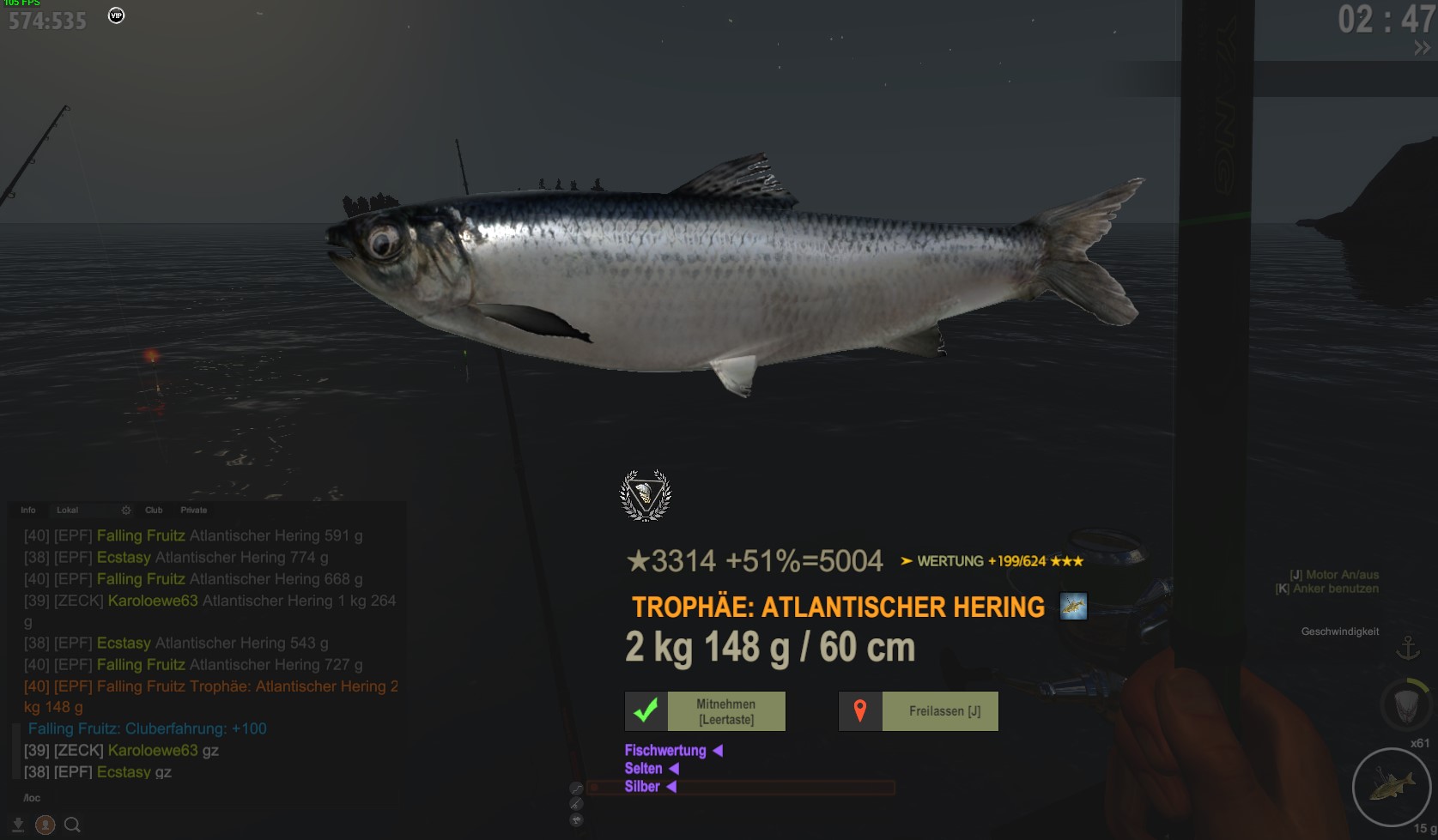Open the player profile icon below chat
This screenshot has height=840, width=1438.
coord(46,825)
